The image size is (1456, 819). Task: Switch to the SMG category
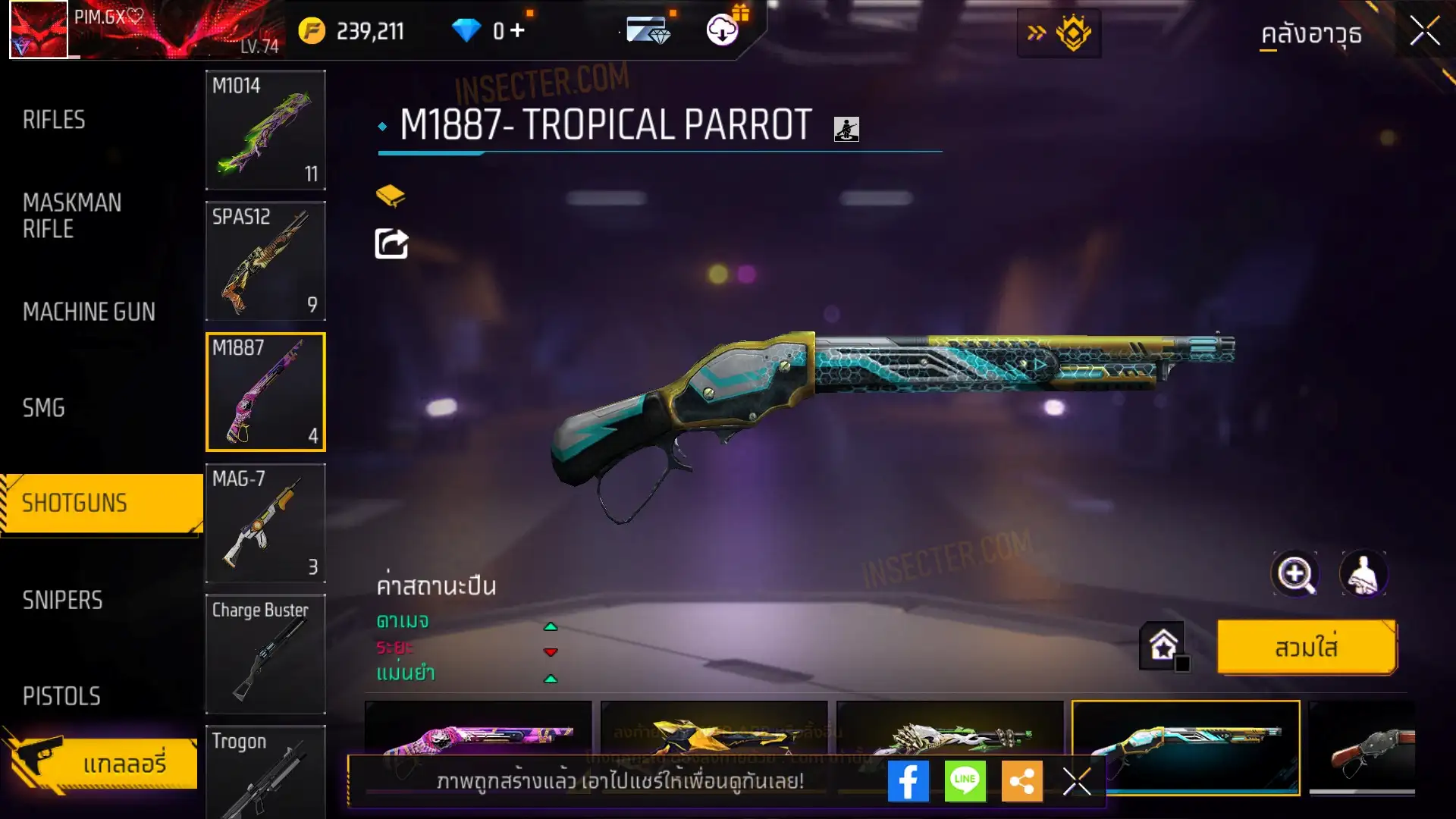point(44,408)
